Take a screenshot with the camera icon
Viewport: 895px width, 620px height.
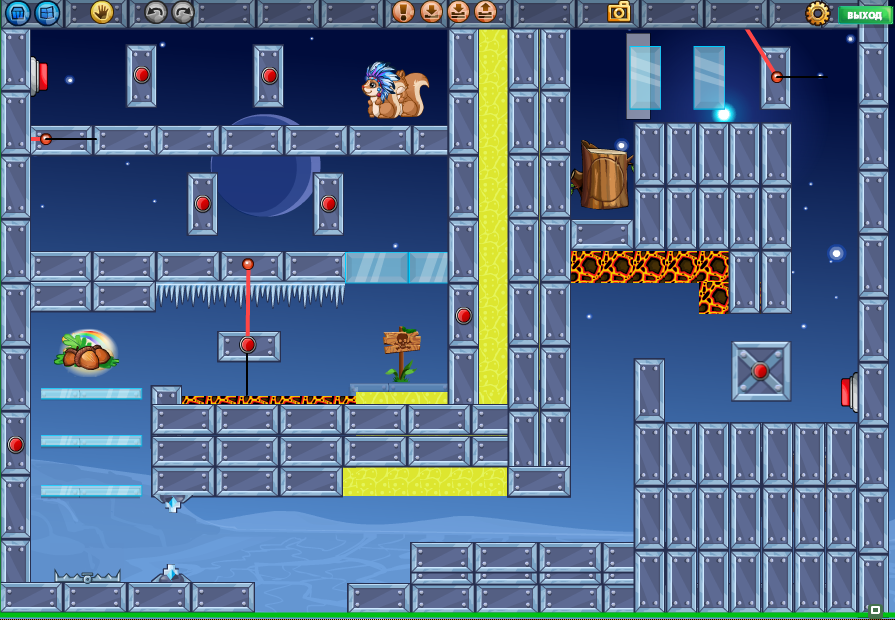[619, 12]
